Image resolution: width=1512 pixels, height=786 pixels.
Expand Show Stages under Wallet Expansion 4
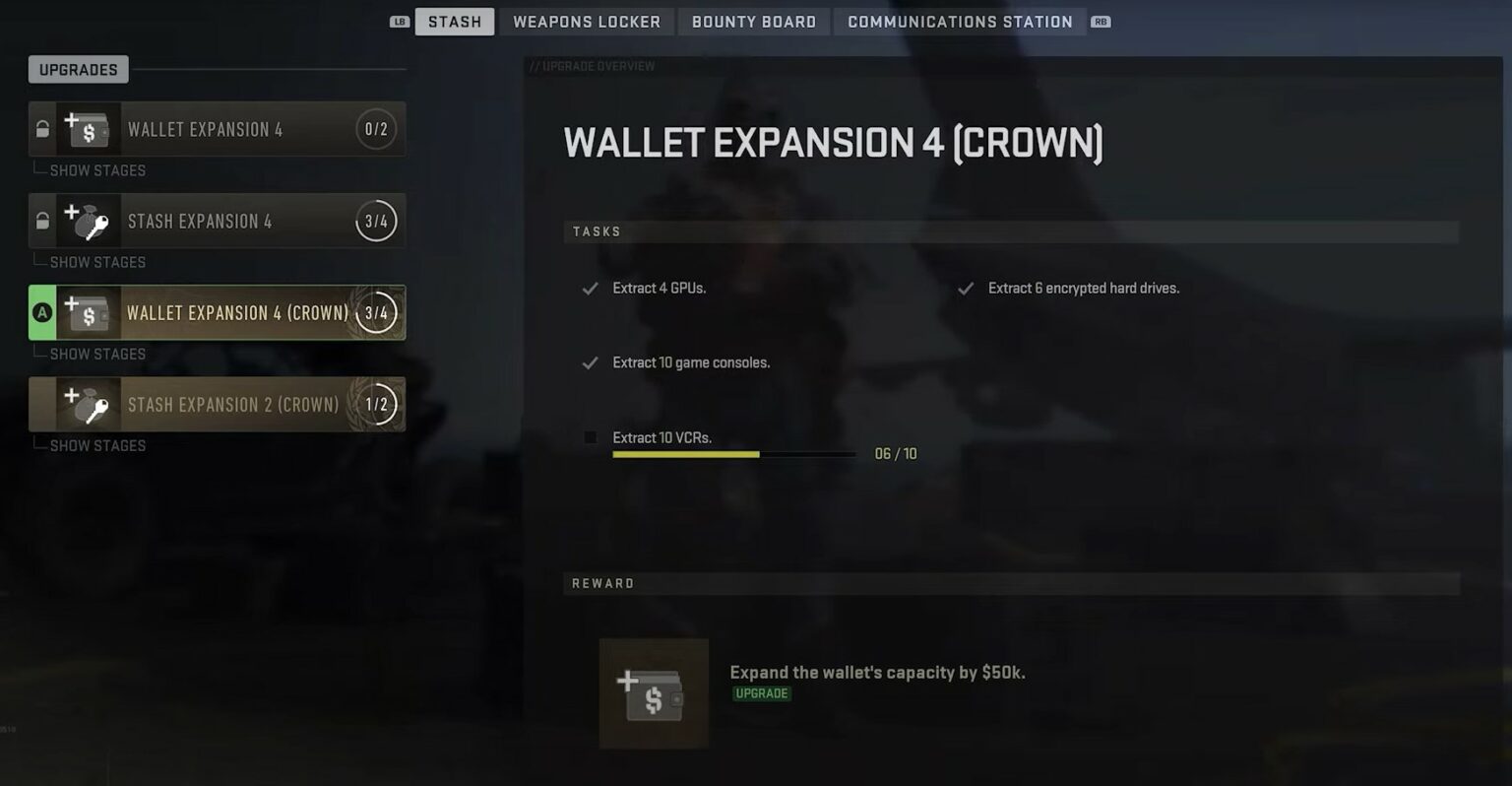pos(97,169)
